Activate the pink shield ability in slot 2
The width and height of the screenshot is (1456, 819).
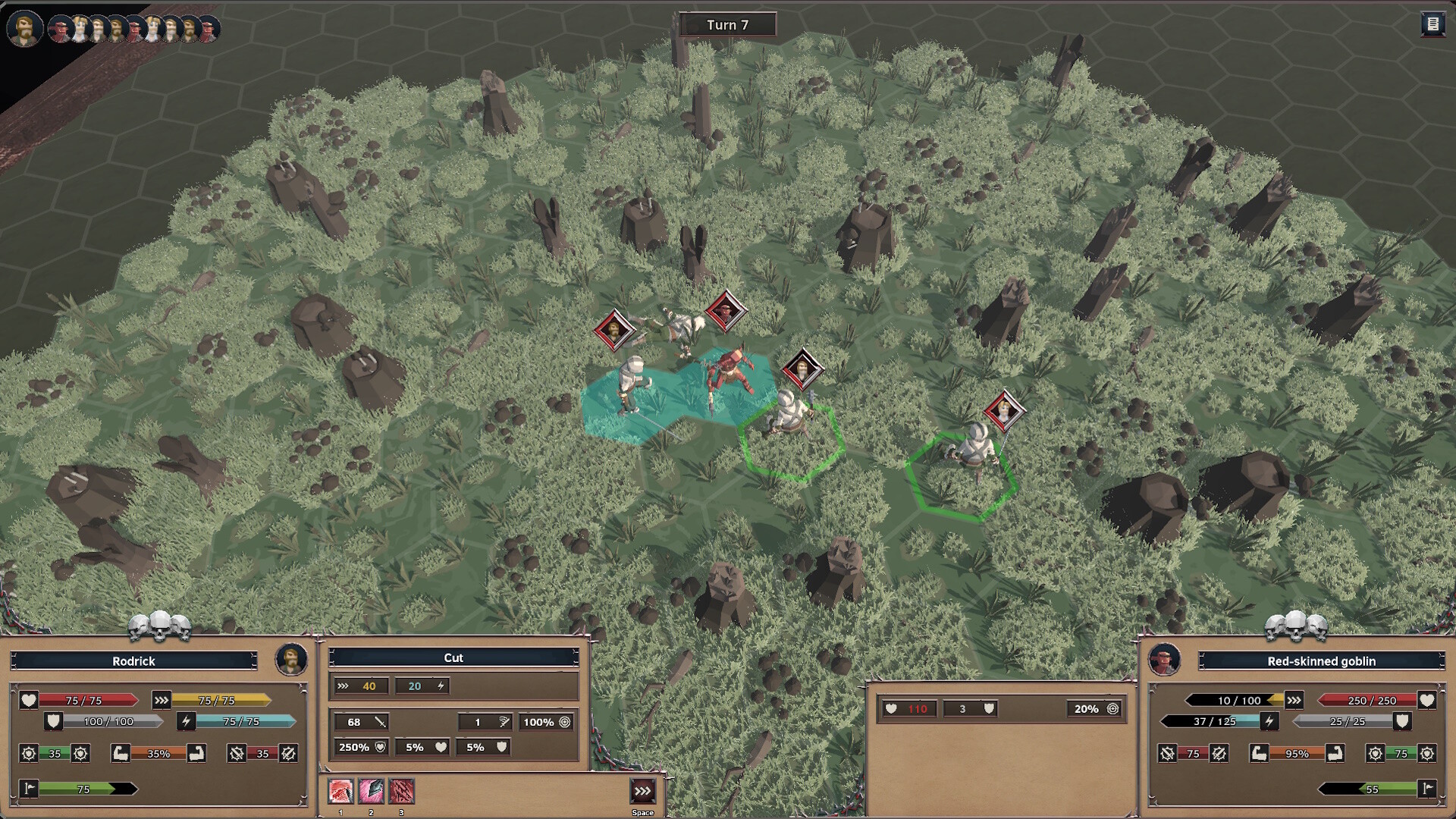(x=370, y=792)
